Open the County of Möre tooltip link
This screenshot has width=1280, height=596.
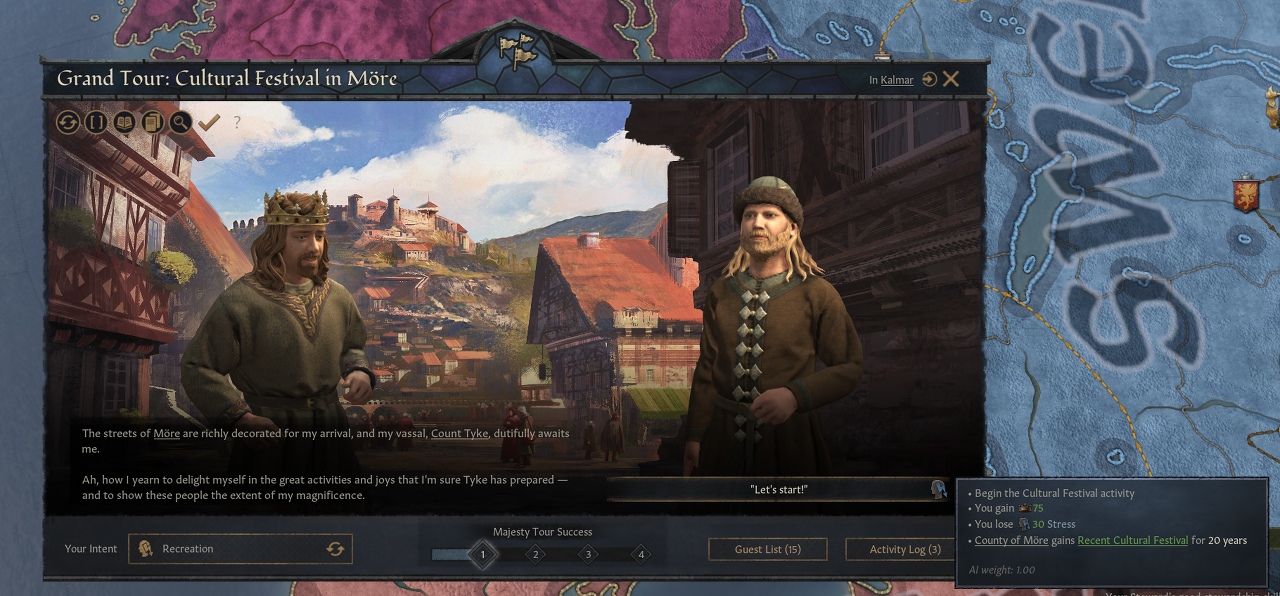(1011, 540)
